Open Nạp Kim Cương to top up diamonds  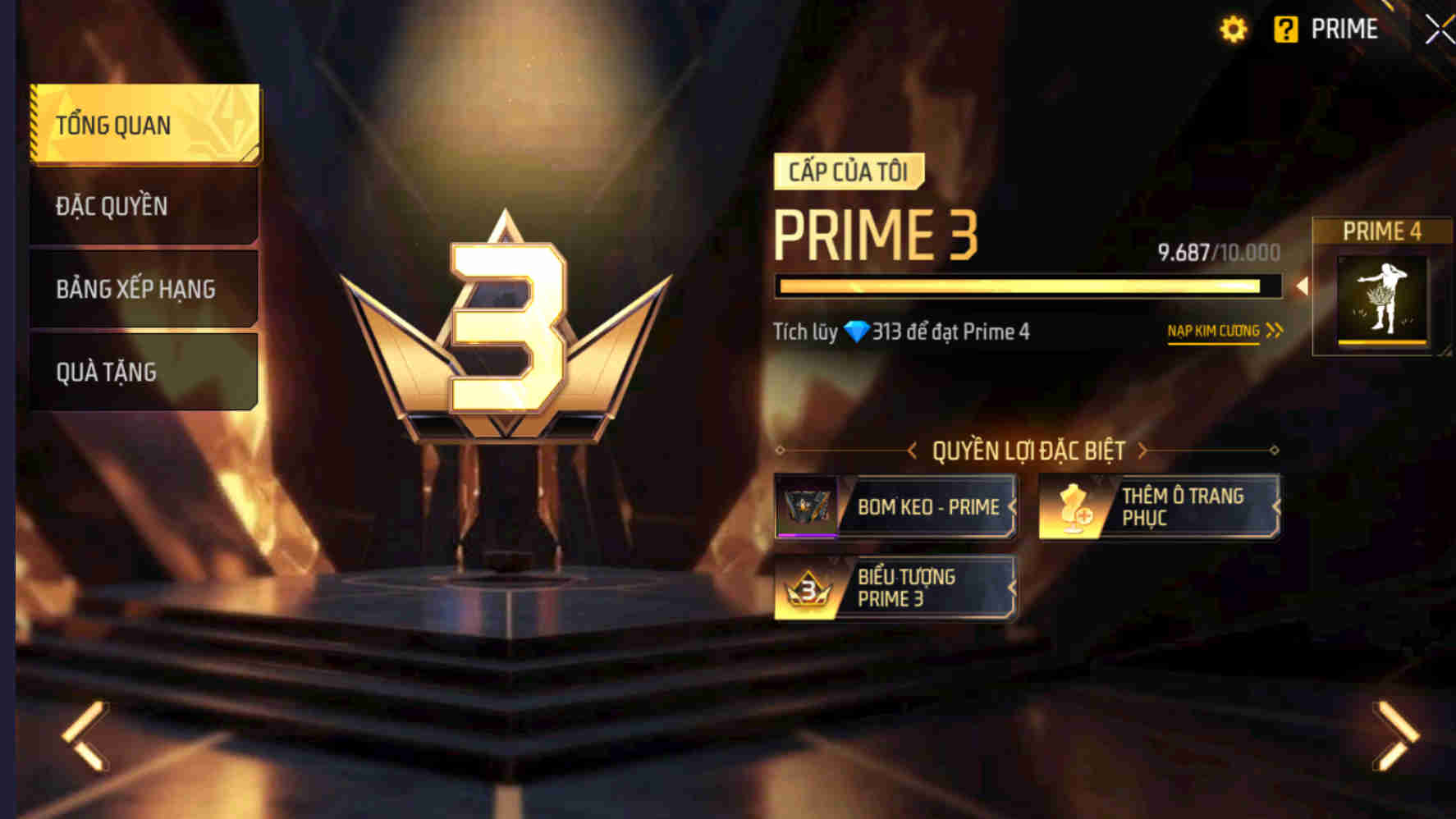pyautogui.click(x=1213, y=331)
